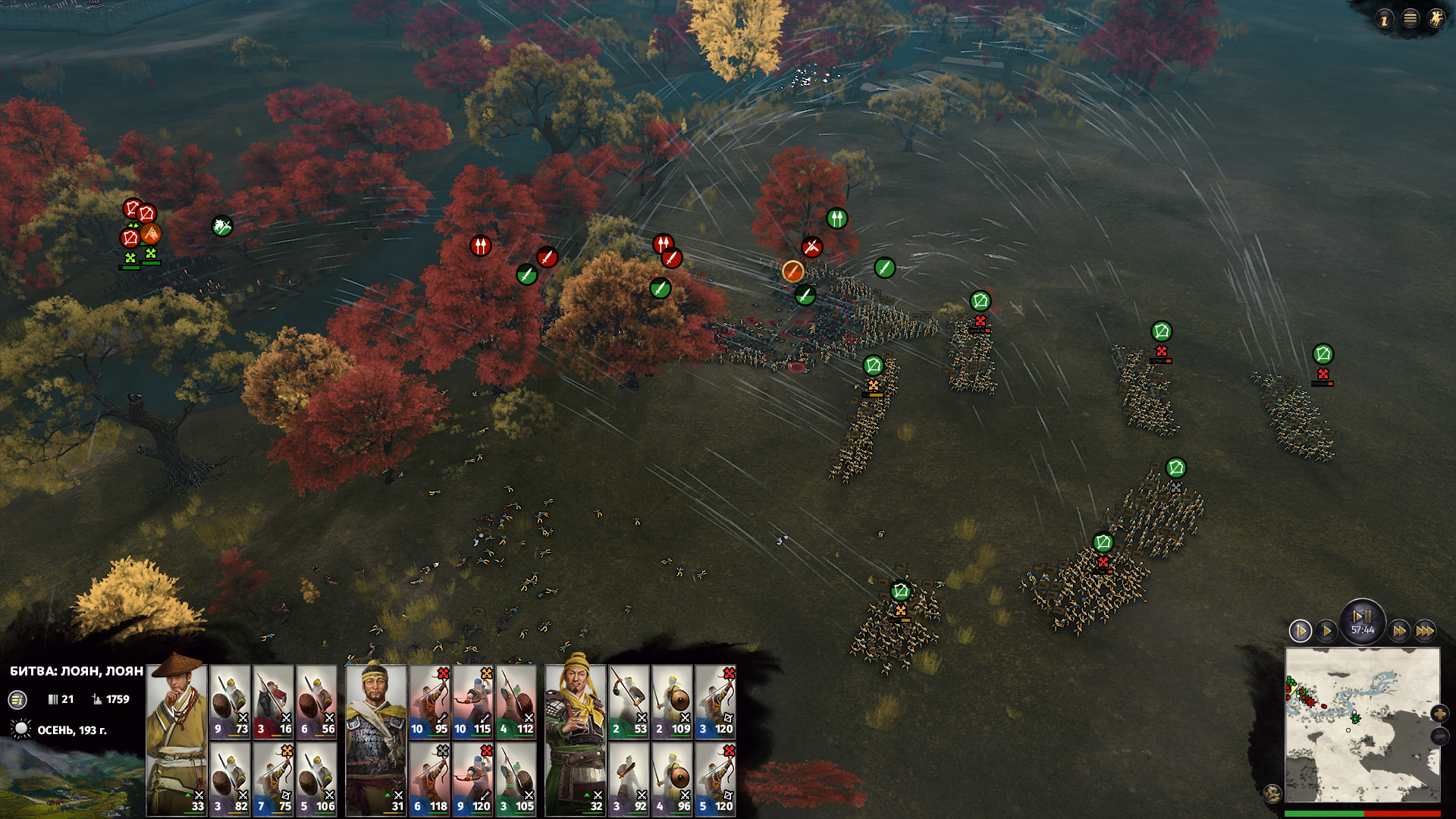
Task: Select the general wearing the straw hat
Action: click(176, 739)
